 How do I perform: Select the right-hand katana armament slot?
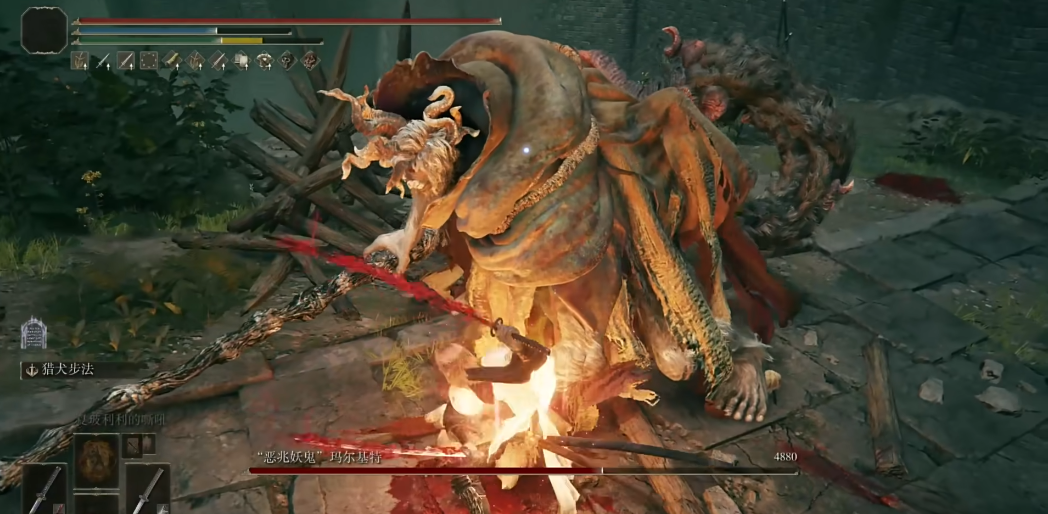(147, 487)
